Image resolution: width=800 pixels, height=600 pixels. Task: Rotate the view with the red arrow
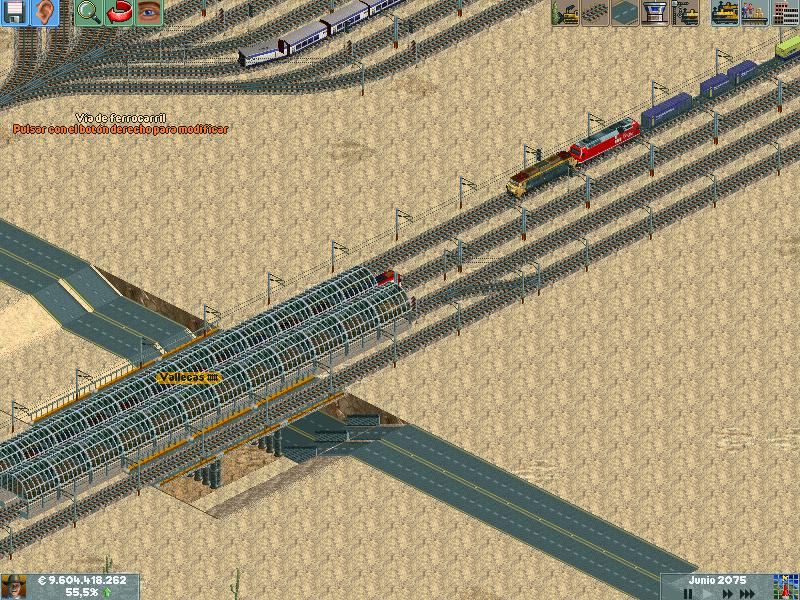tap(119, 13)
